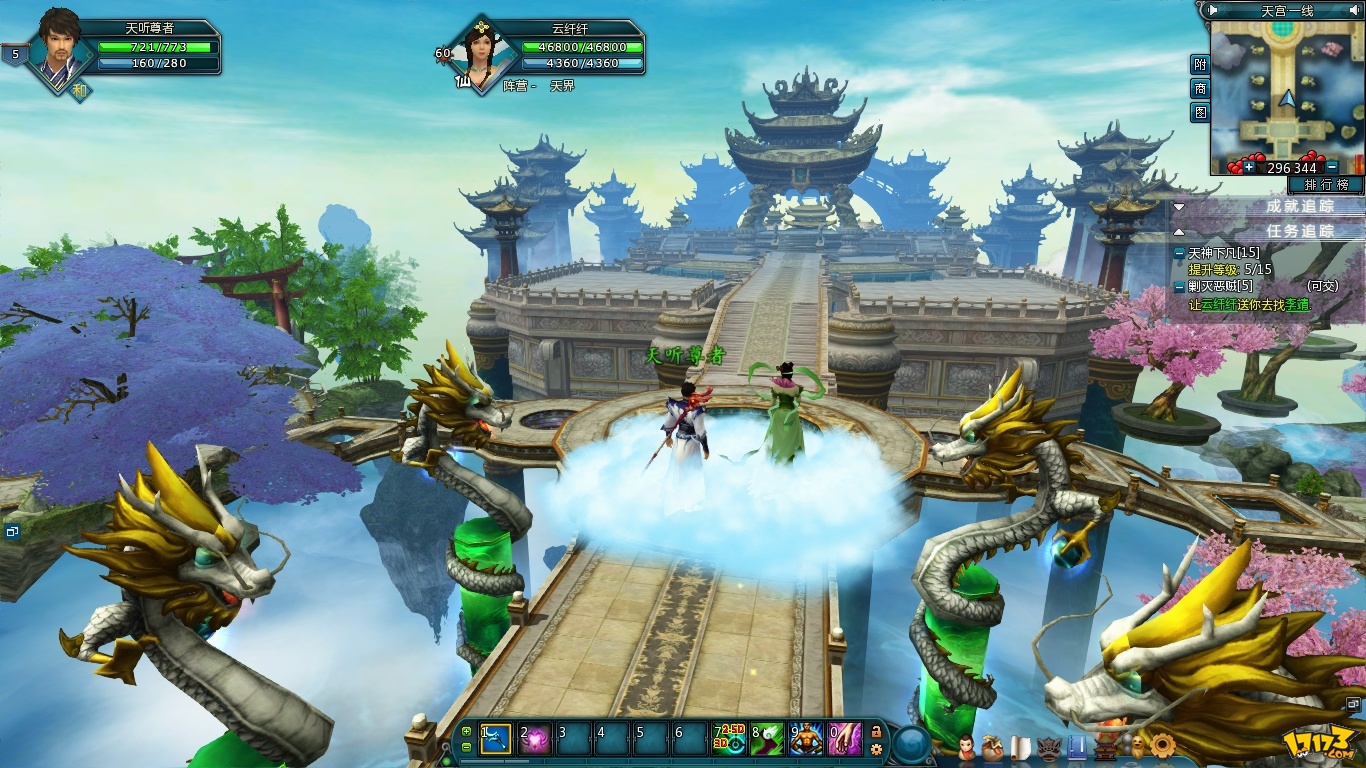
Task: Zoom in the minimap with the plus button
Action: [x=1249, y=167]
